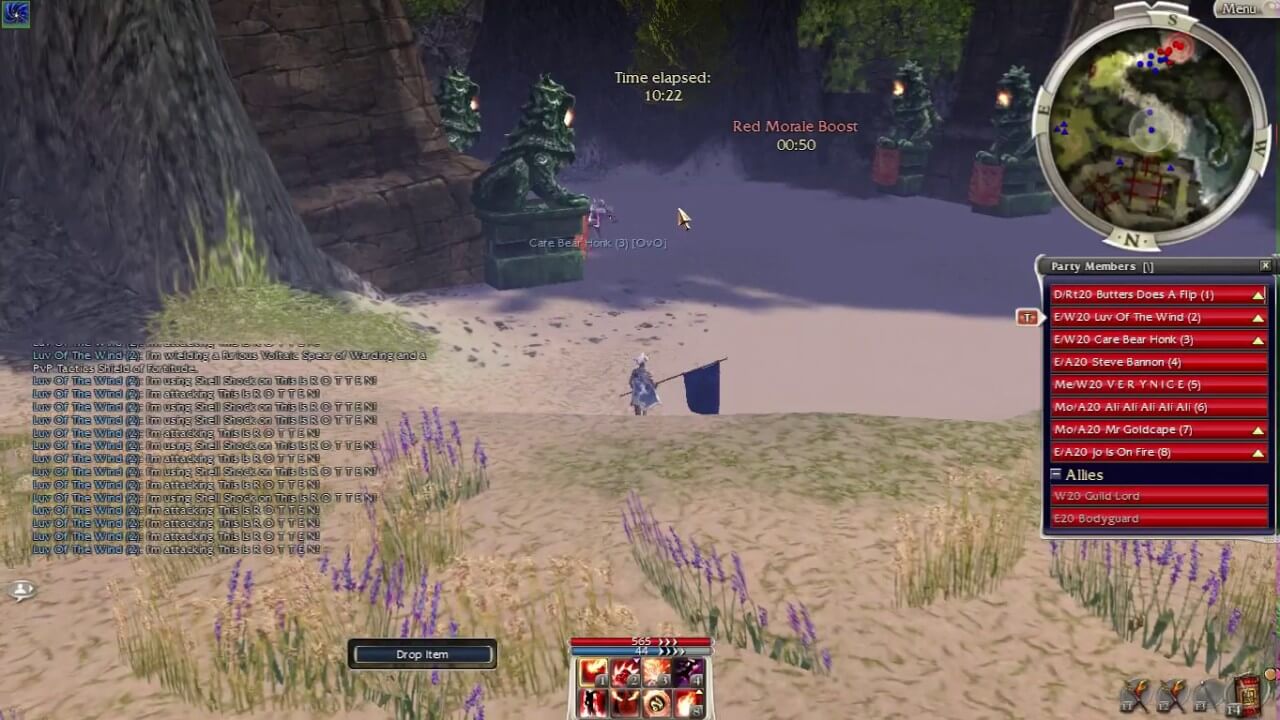1280x720 pixels.
Task: Activate the skill in slot 1
Action: point(592,671)
